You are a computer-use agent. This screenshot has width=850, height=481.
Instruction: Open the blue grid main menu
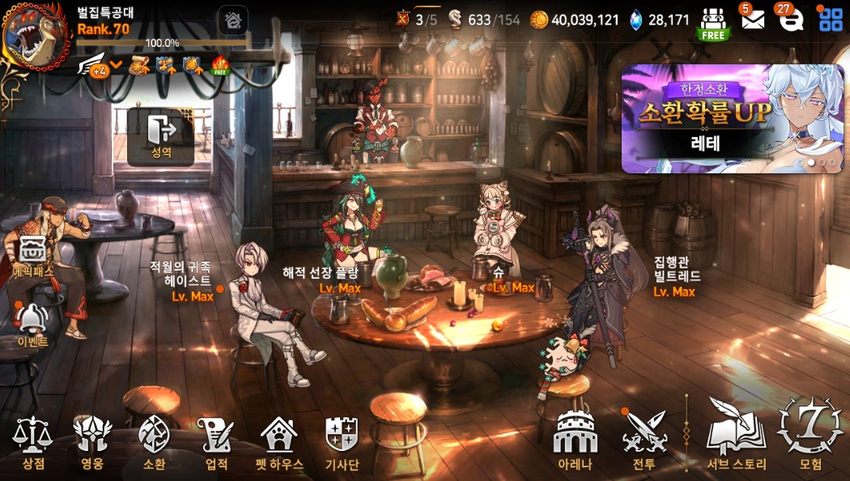tap(830, 19)
